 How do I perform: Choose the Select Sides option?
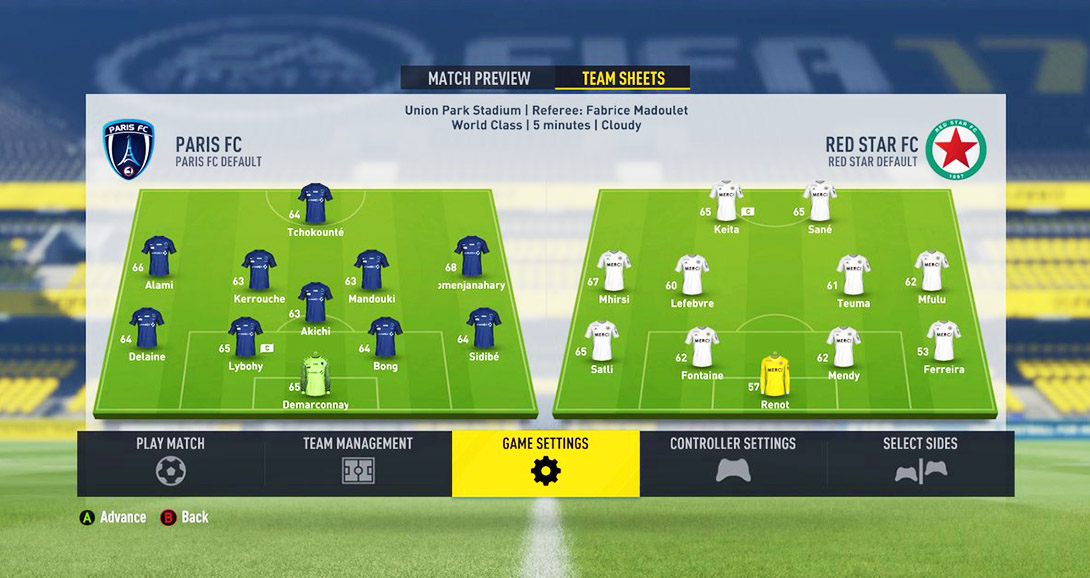tap(920, 463)
